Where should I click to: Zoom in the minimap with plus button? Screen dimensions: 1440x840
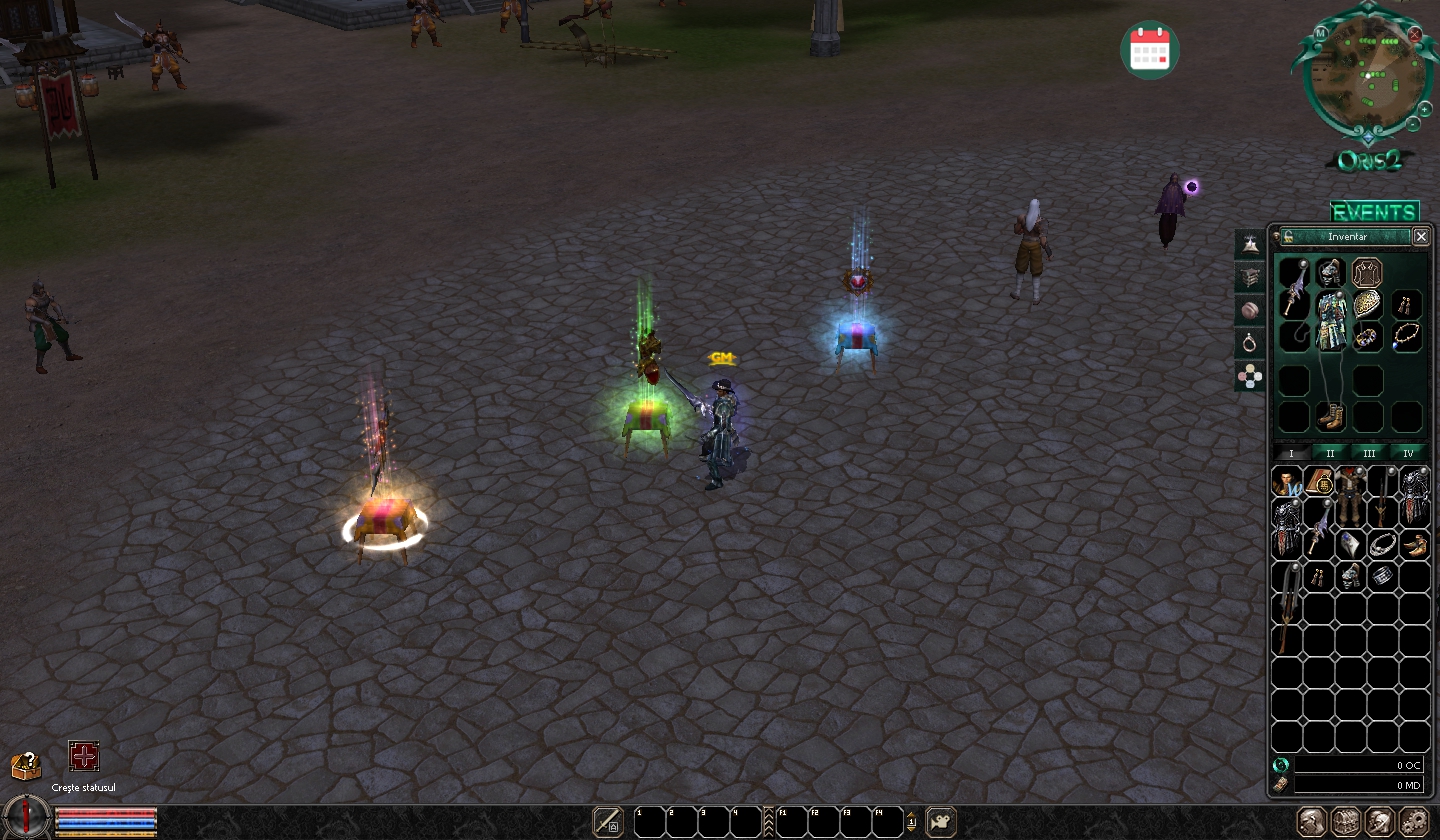tap(1424, 108)
